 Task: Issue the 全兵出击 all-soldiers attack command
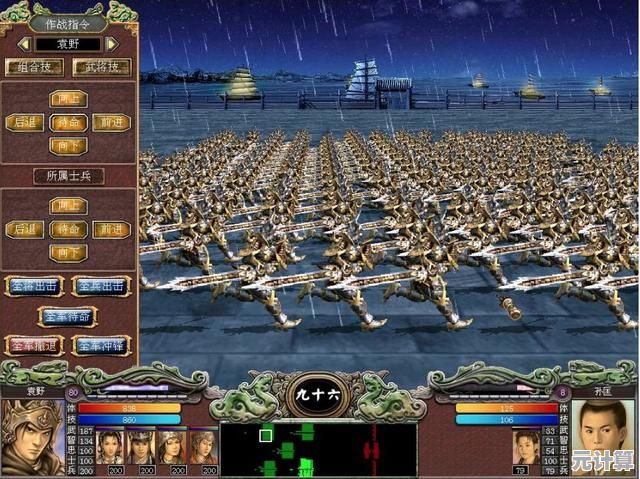point(102,285)
